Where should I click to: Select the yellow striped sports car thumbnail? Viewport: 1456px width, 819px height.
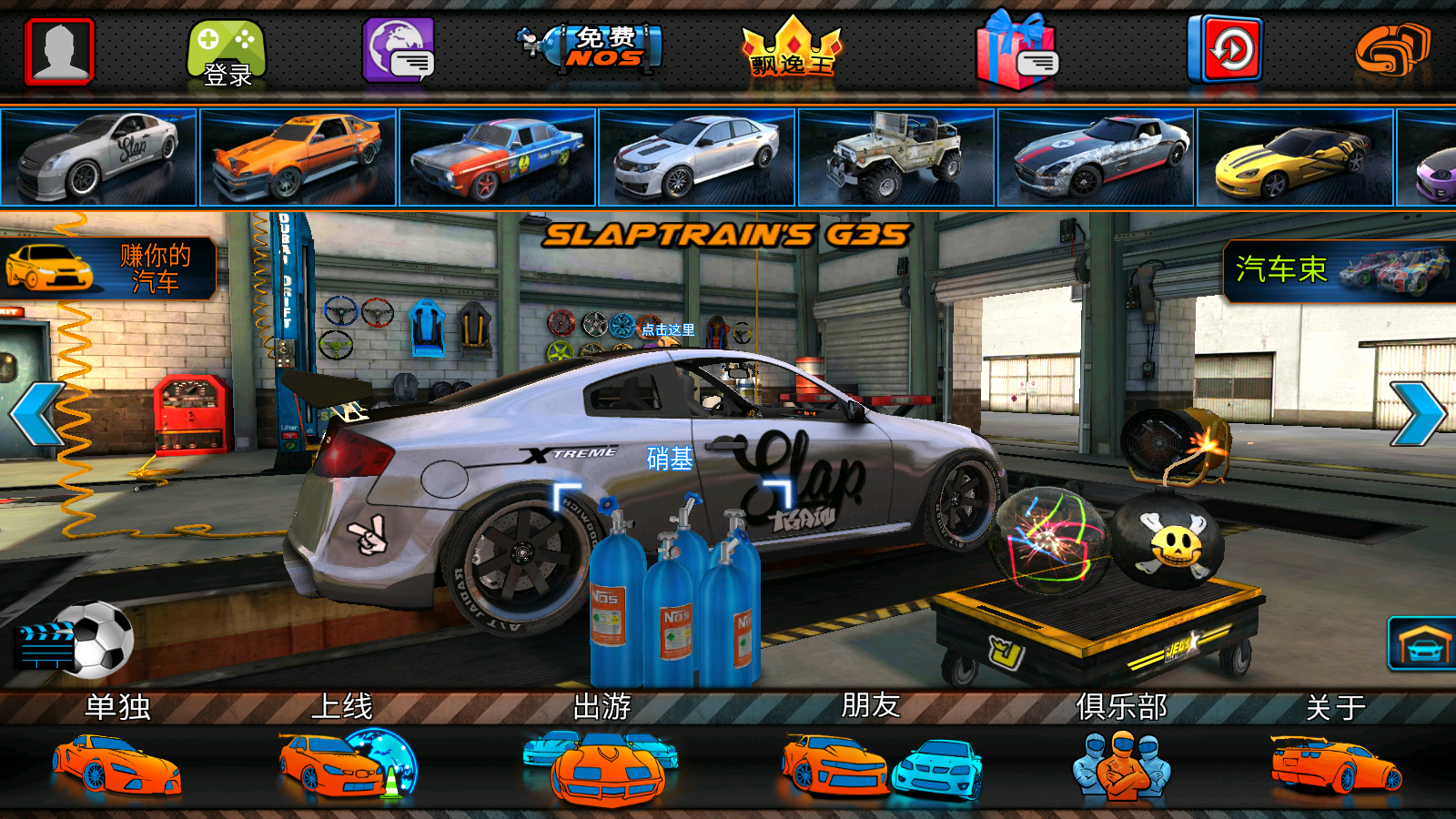1295,157
